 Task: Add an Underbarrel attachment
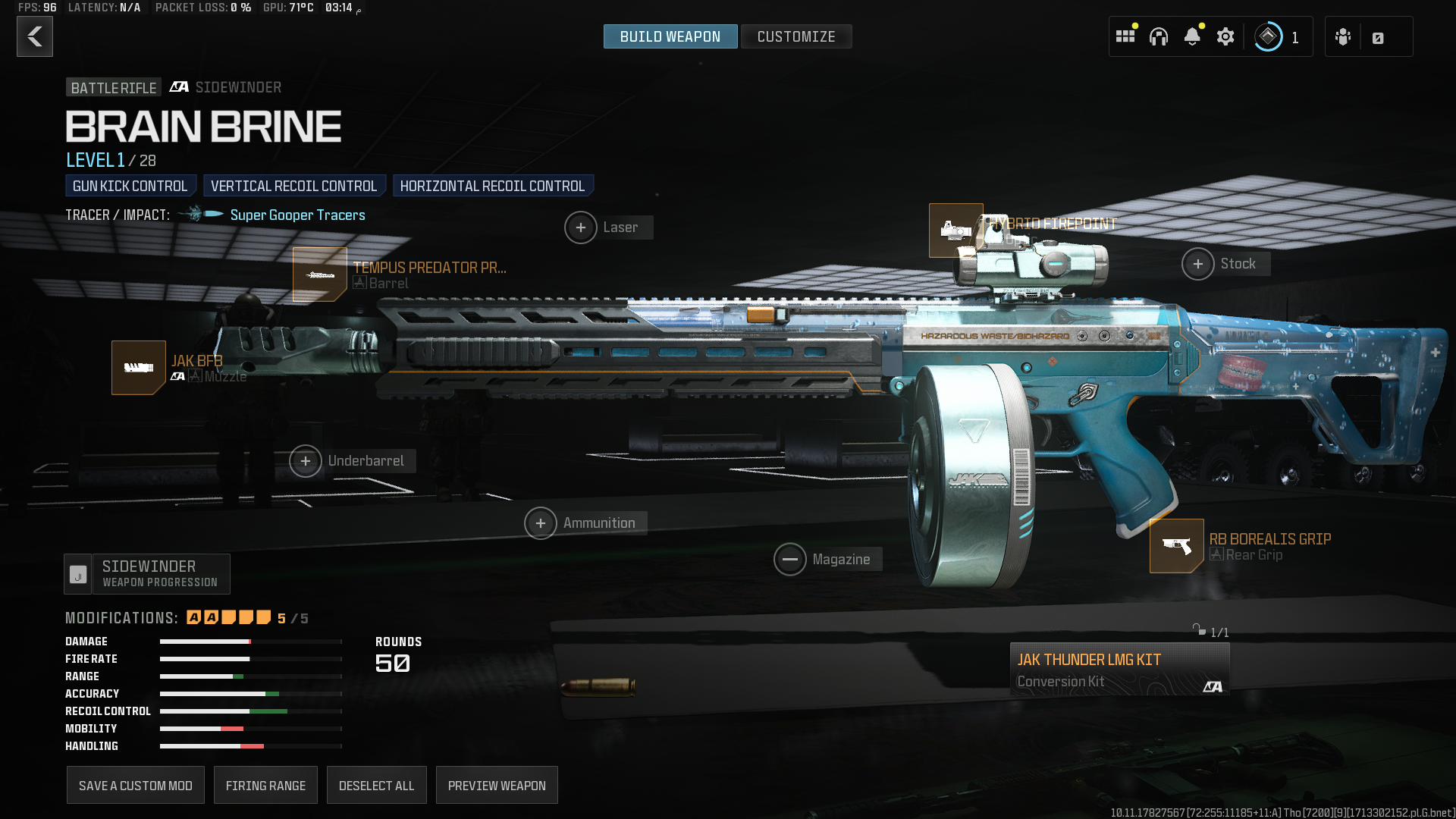click(306, 461)
